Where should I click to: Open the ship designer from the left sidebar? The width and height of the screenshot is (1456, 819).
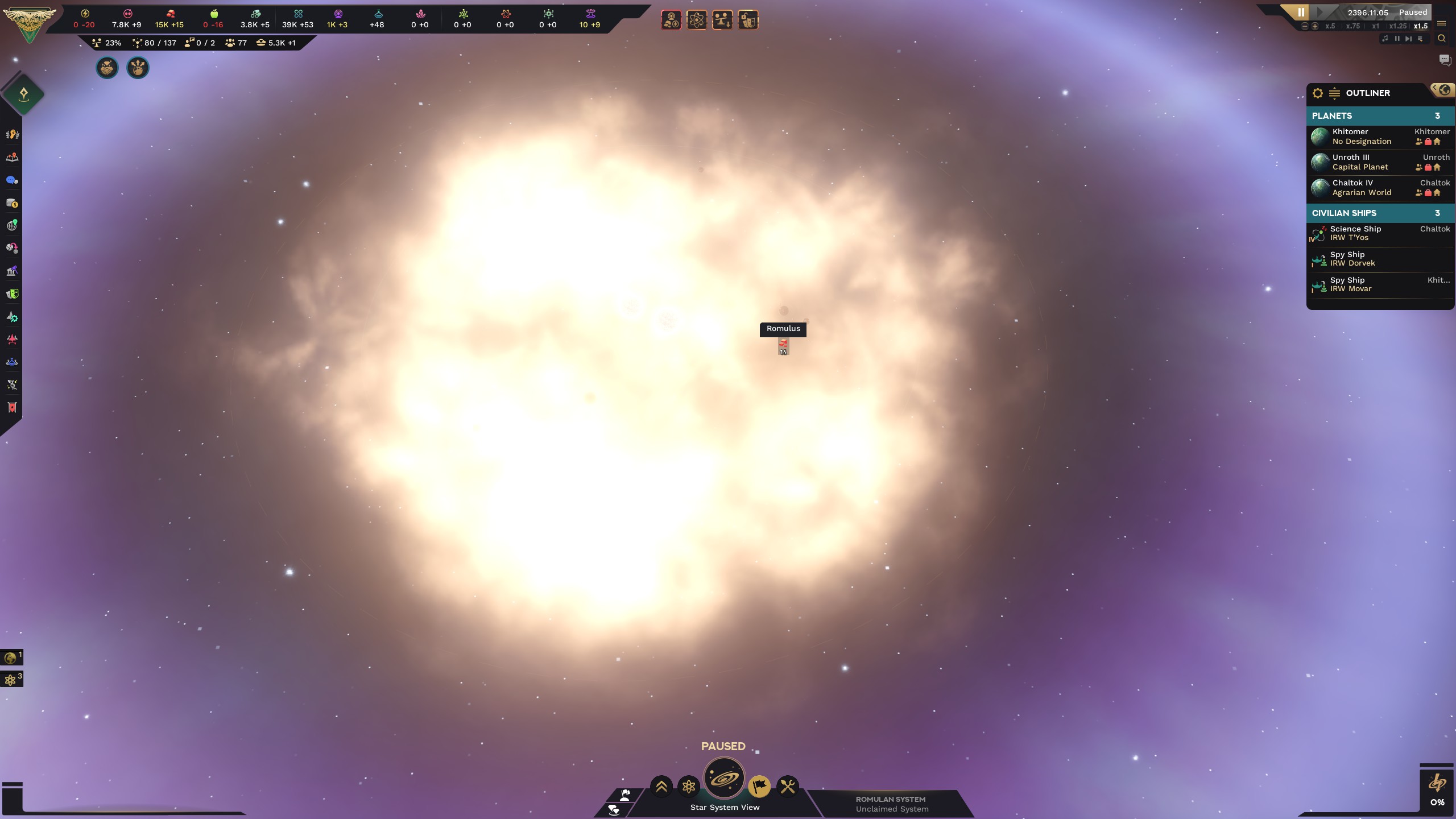11,317
